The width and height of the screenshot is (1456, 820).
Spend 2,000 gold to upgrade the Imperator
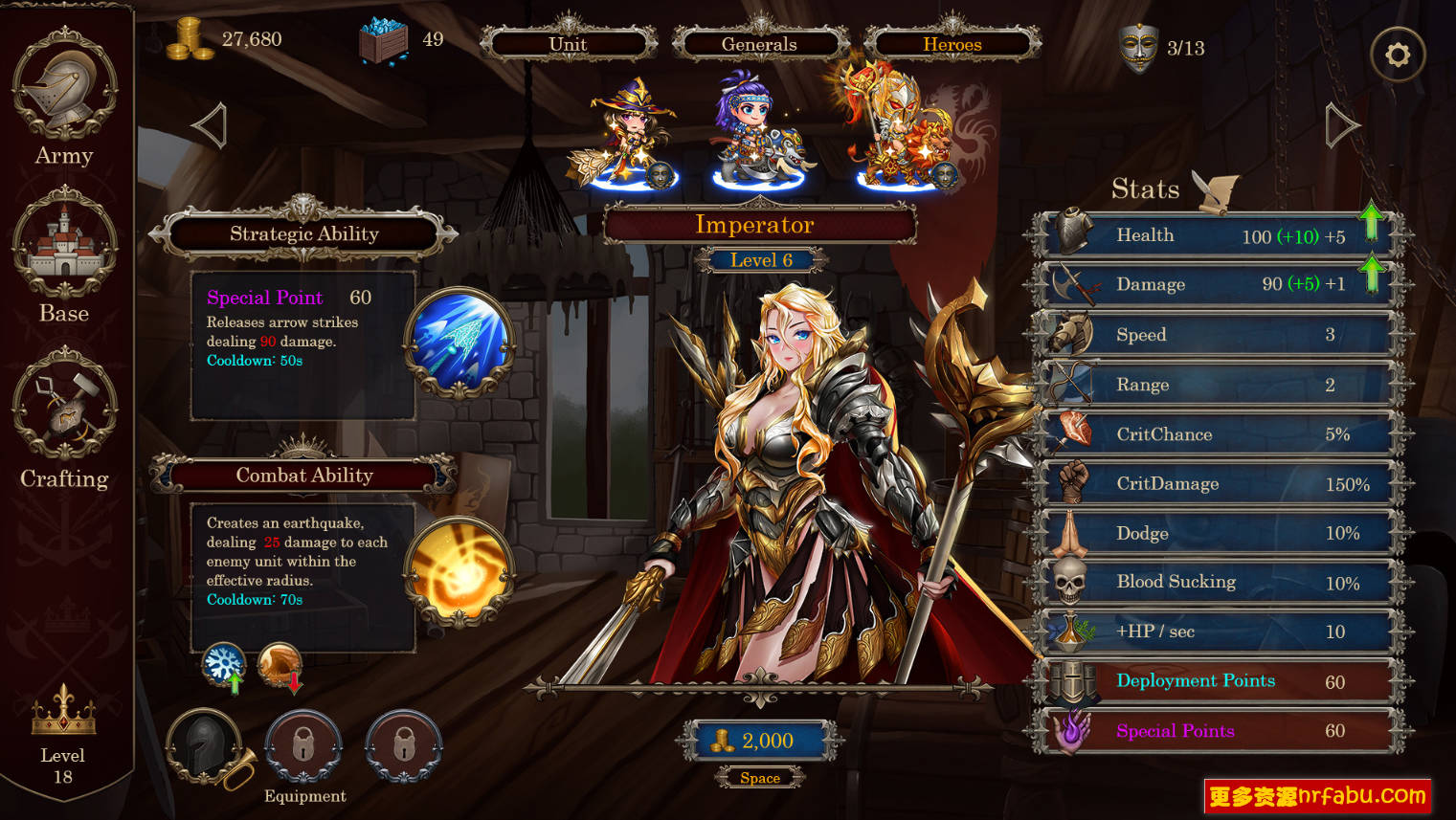point(759,741)
